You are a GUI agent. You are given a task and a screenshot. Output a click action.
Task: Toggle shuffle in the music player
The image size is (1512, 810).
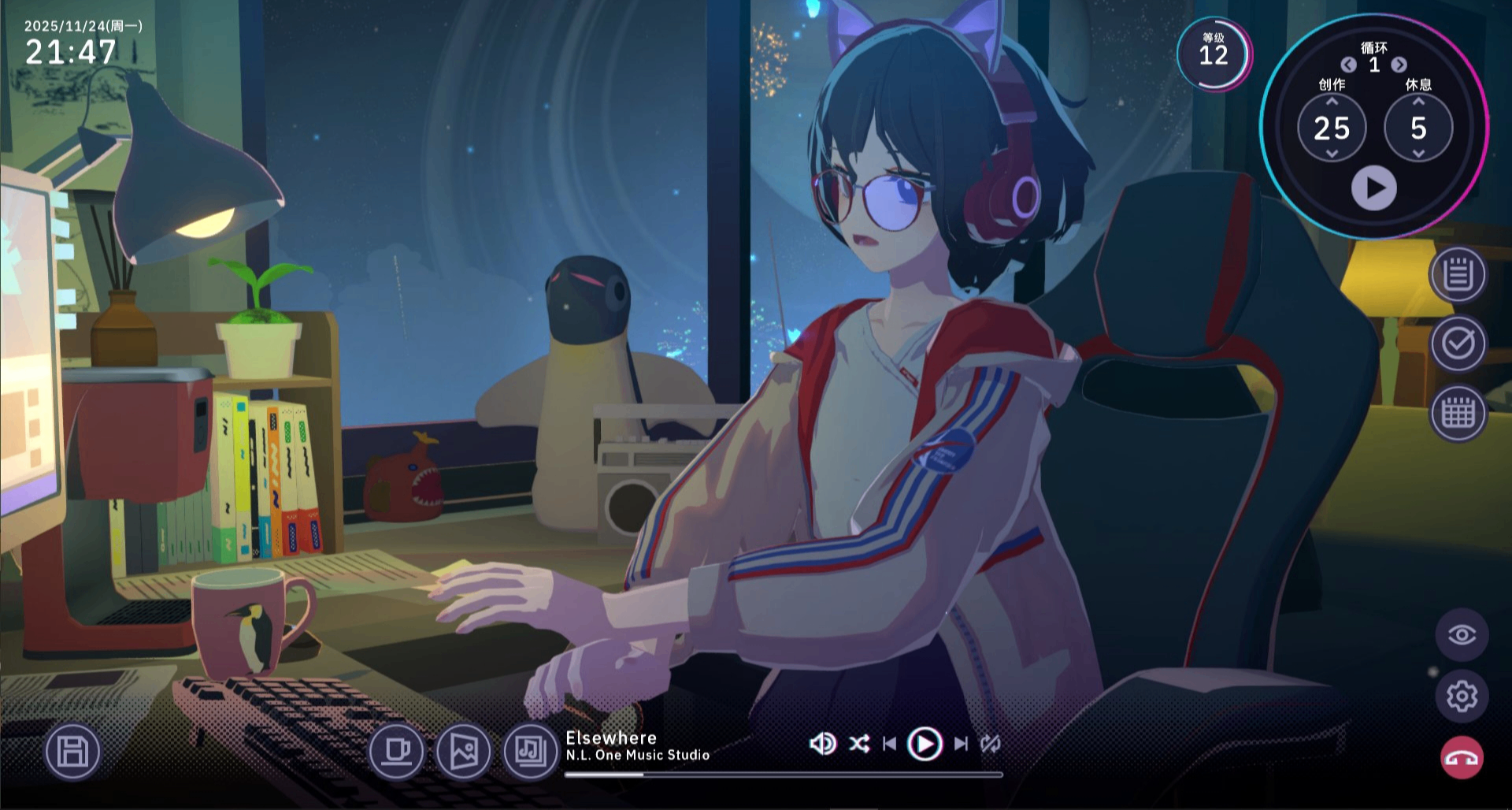[859, 744]
